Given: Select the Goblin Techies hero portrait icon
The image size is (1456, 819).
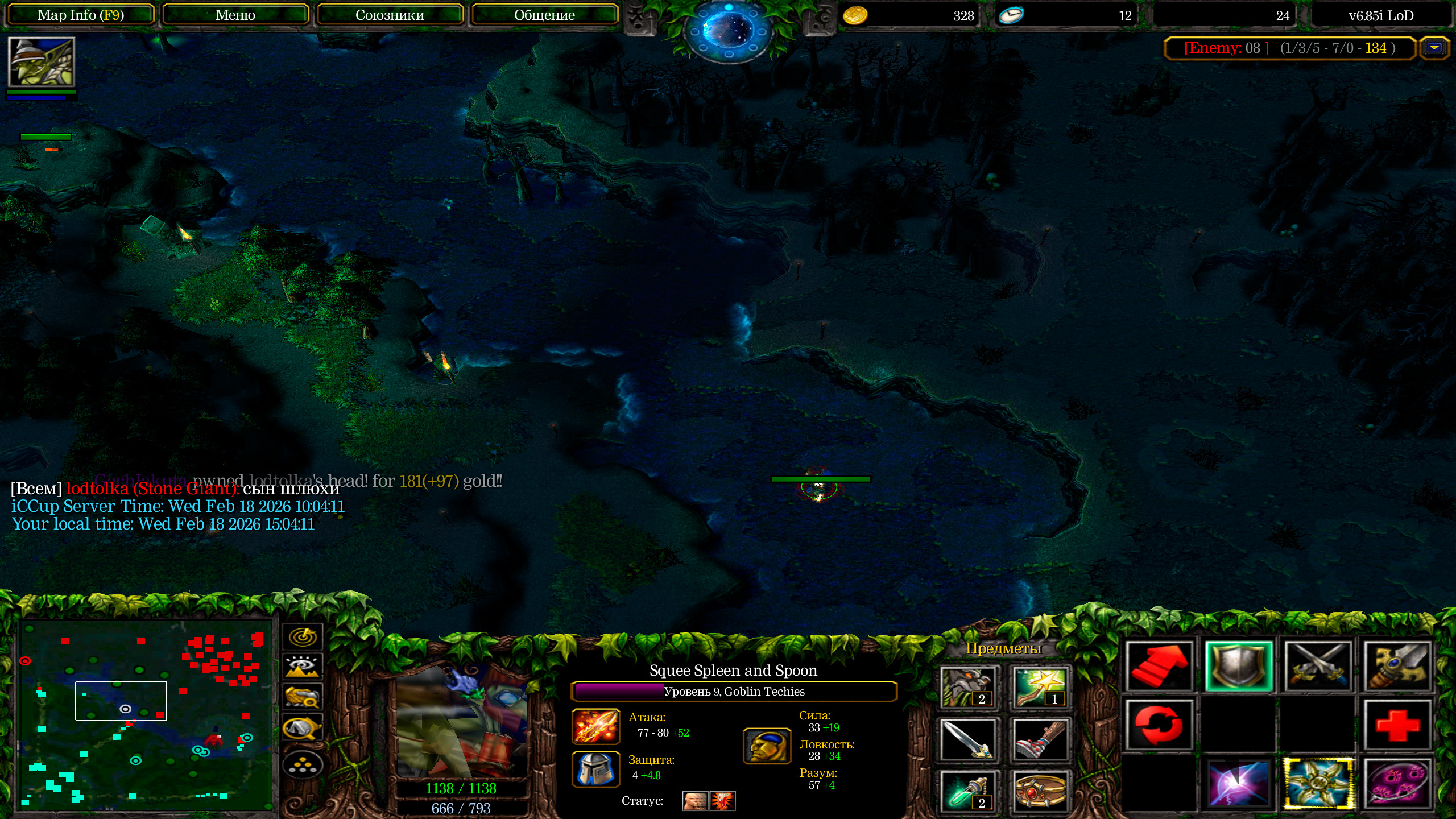Looking at the screenshot, I should (42, 61).
